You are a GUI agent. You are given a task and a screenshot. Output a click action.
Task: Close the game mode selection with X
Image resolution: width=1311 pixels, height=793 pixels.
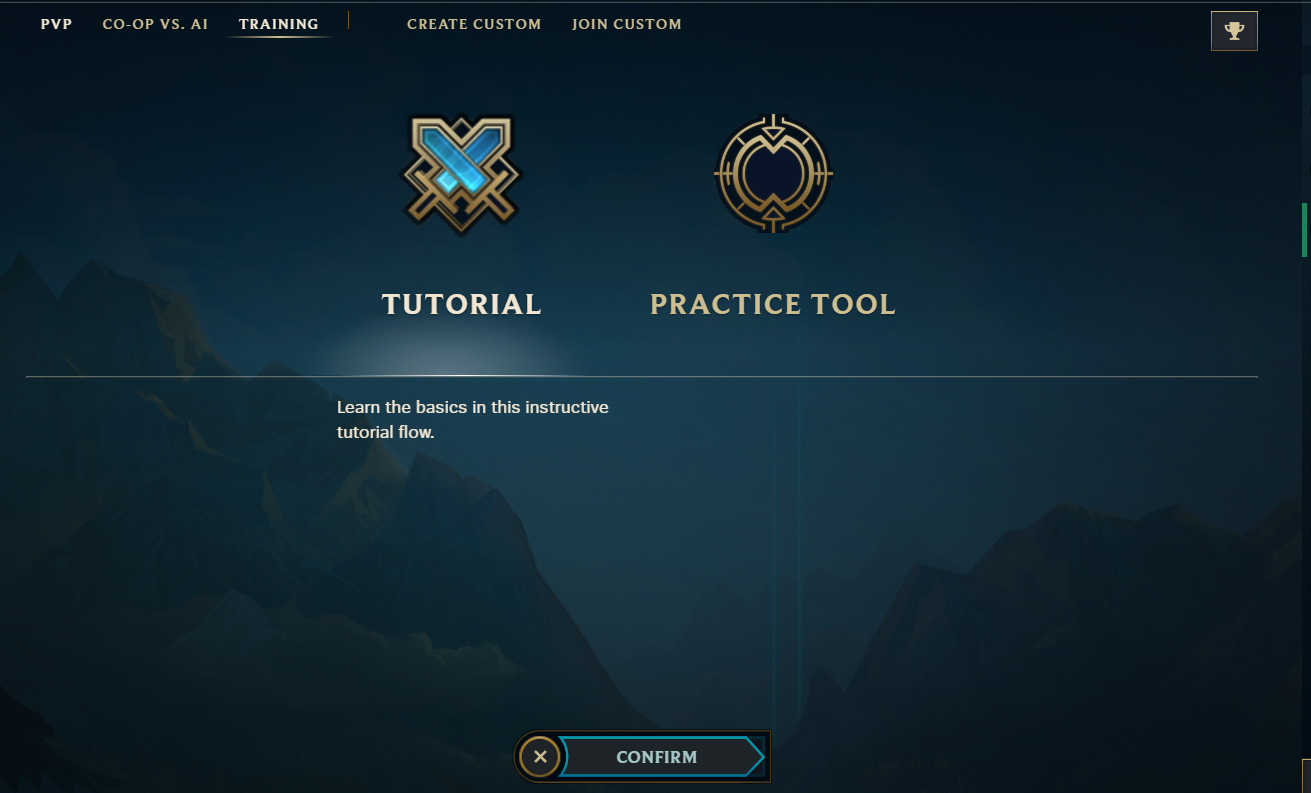click(540, 757)
